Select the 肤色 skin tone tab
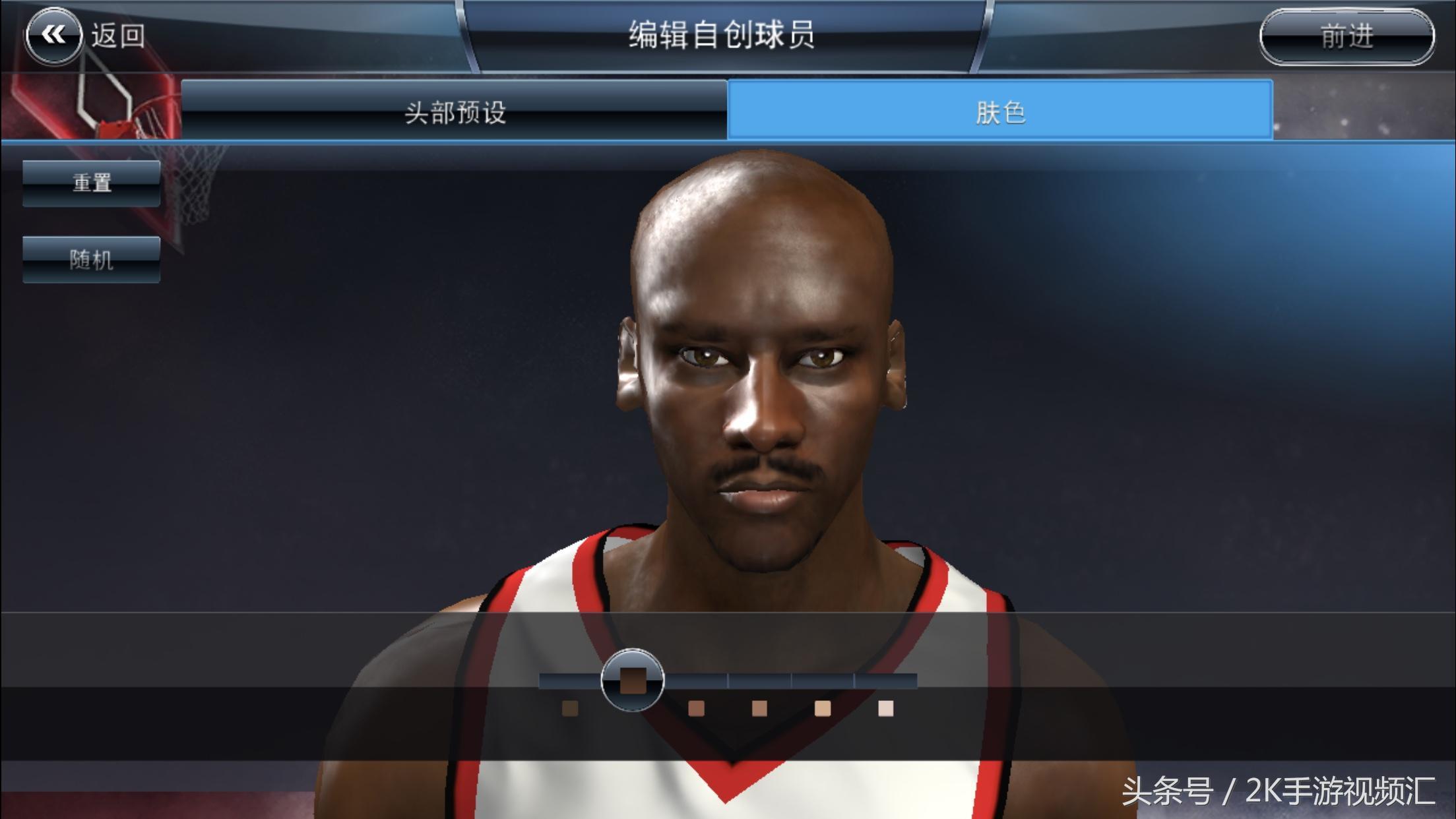 999,111
